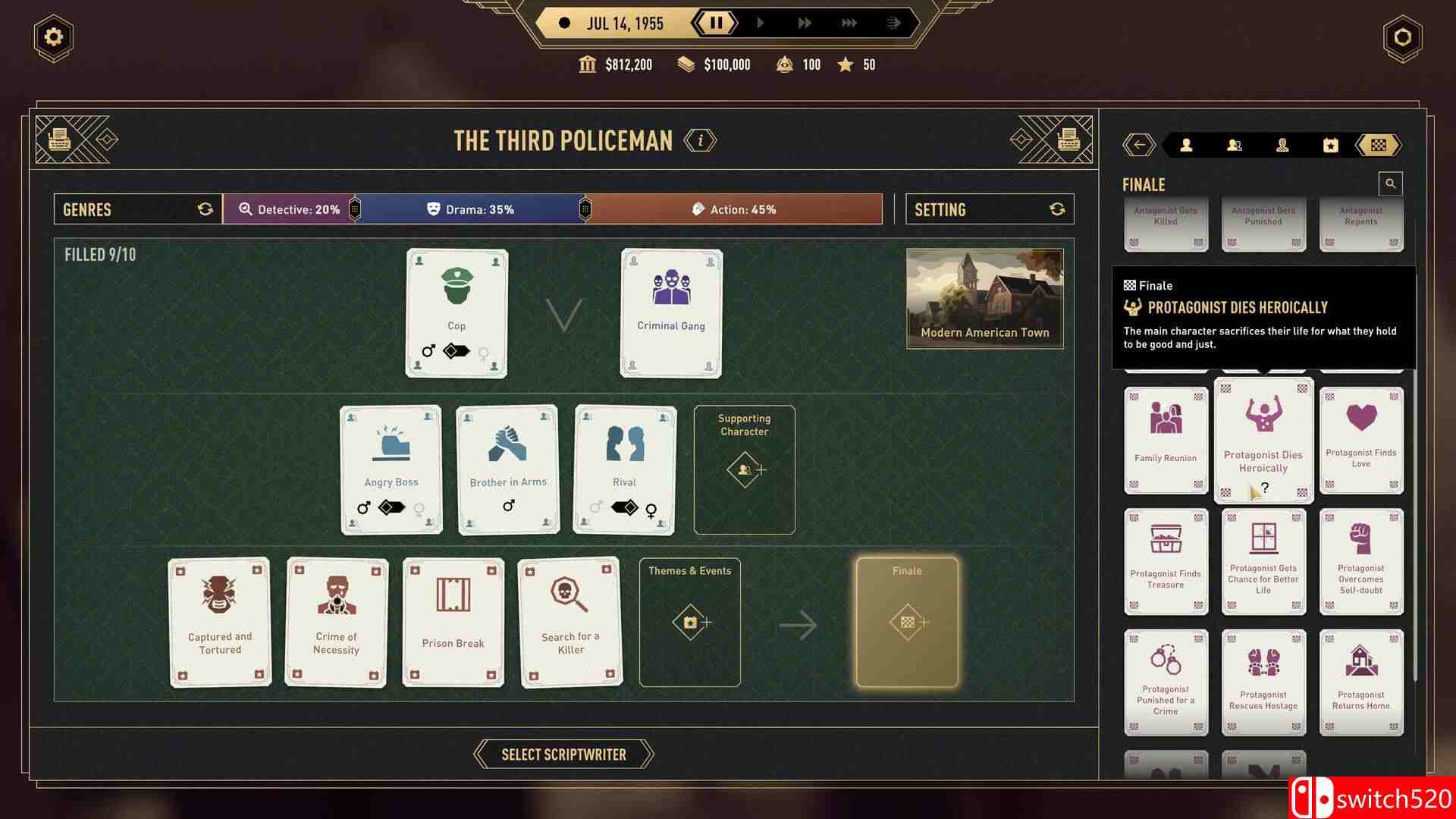Select the fastest triple-arrow game speed icon
Viewport: 1456px width, 819px height.
pyautogui.click(x=851, y=22)
